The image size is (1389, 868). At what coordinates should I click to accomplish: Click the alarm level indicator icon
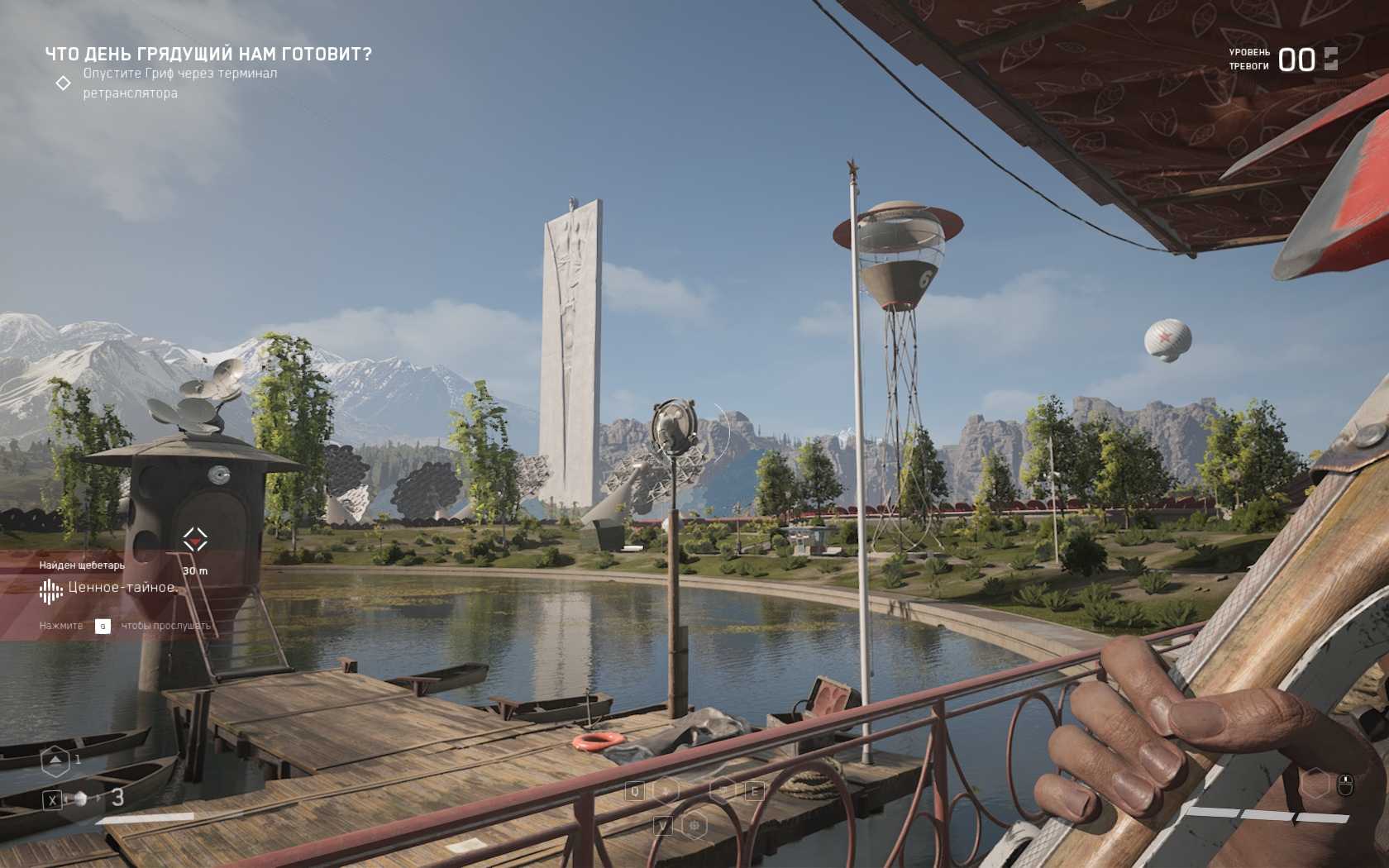pyautogui.click(x=1330, y=59)
